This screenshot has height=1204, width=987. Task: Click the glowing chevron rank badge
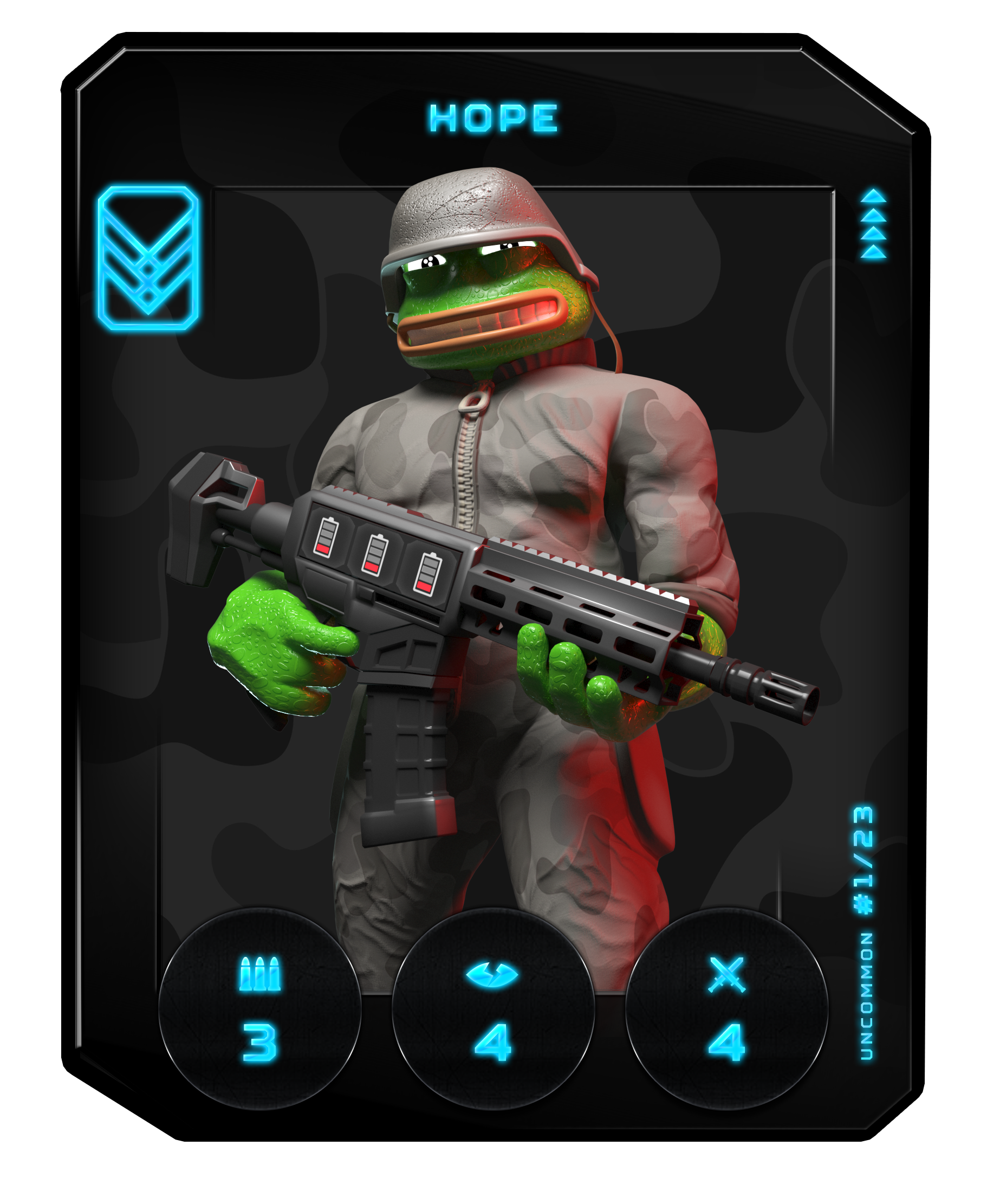coord(148,257)
